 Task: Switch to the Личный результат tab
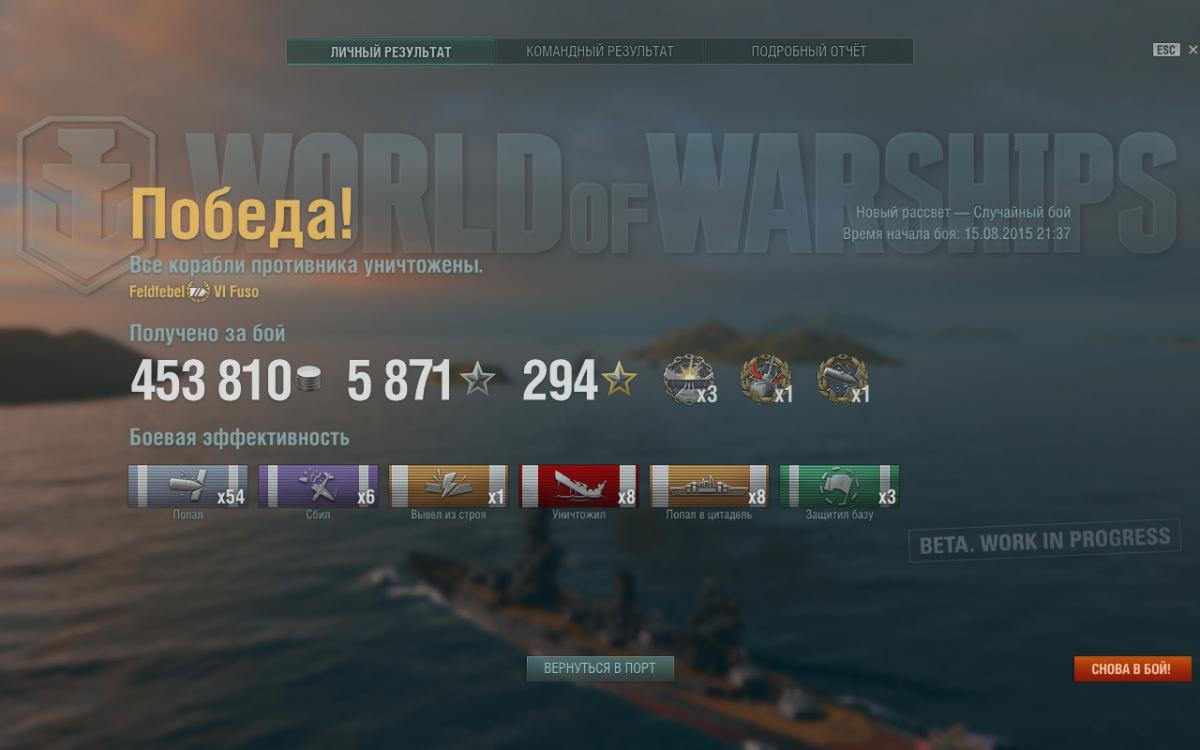tap(390, 52)
